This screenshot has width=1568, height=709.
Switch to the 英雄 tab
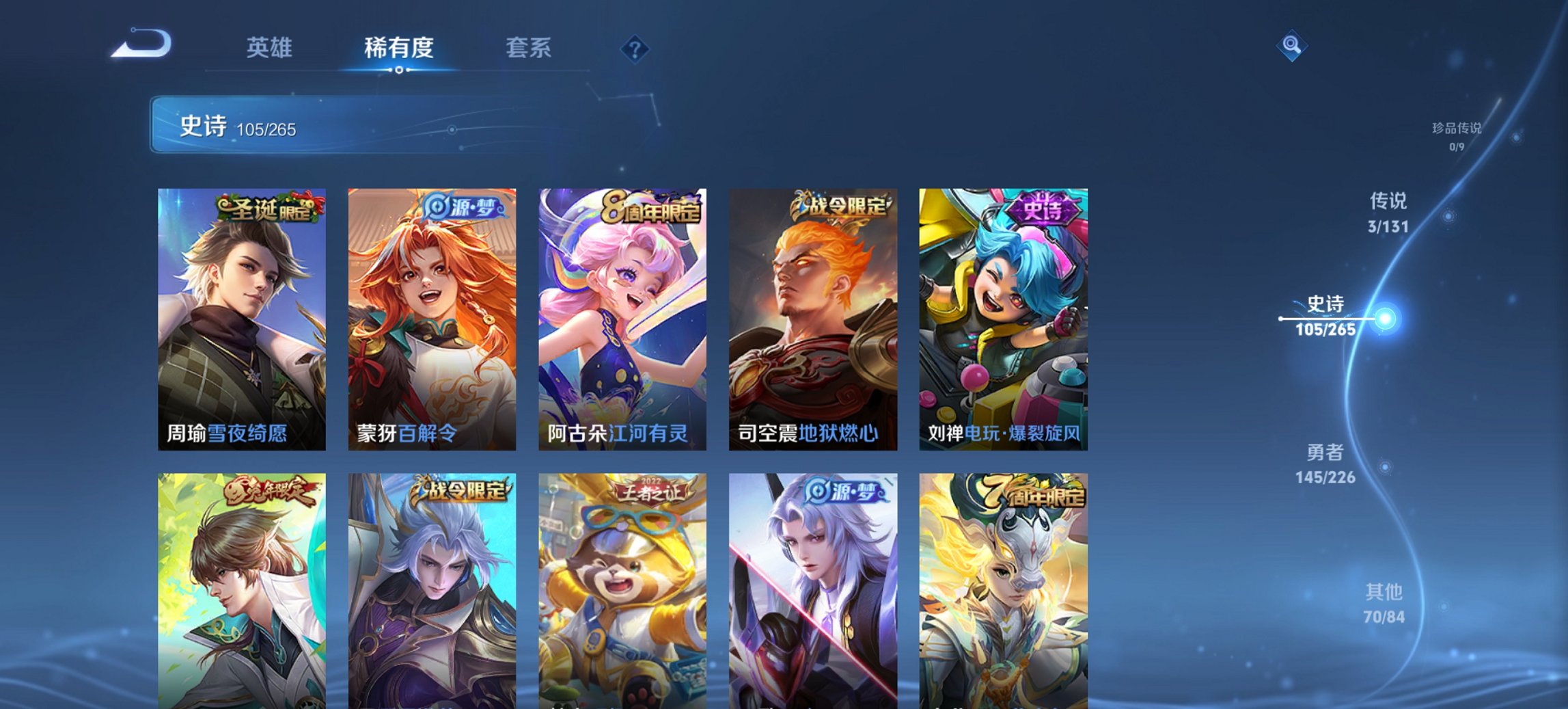(x=271, y=48)
